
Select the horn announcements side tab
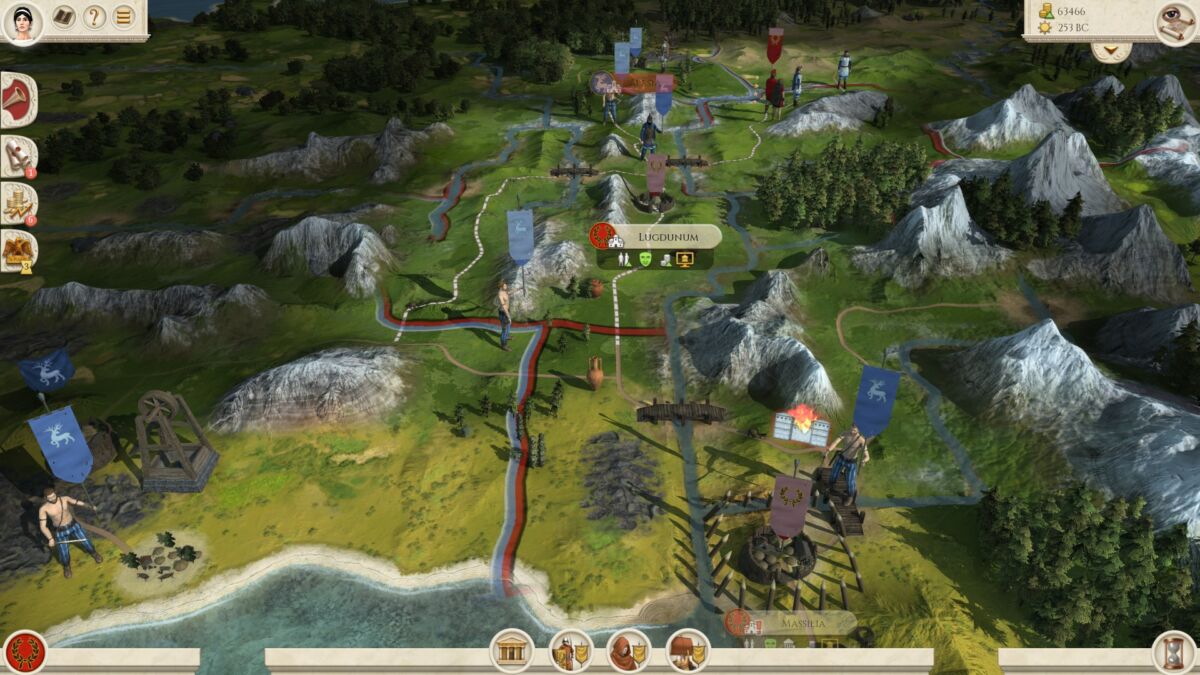pyautogui.click(x=18, y=100)
